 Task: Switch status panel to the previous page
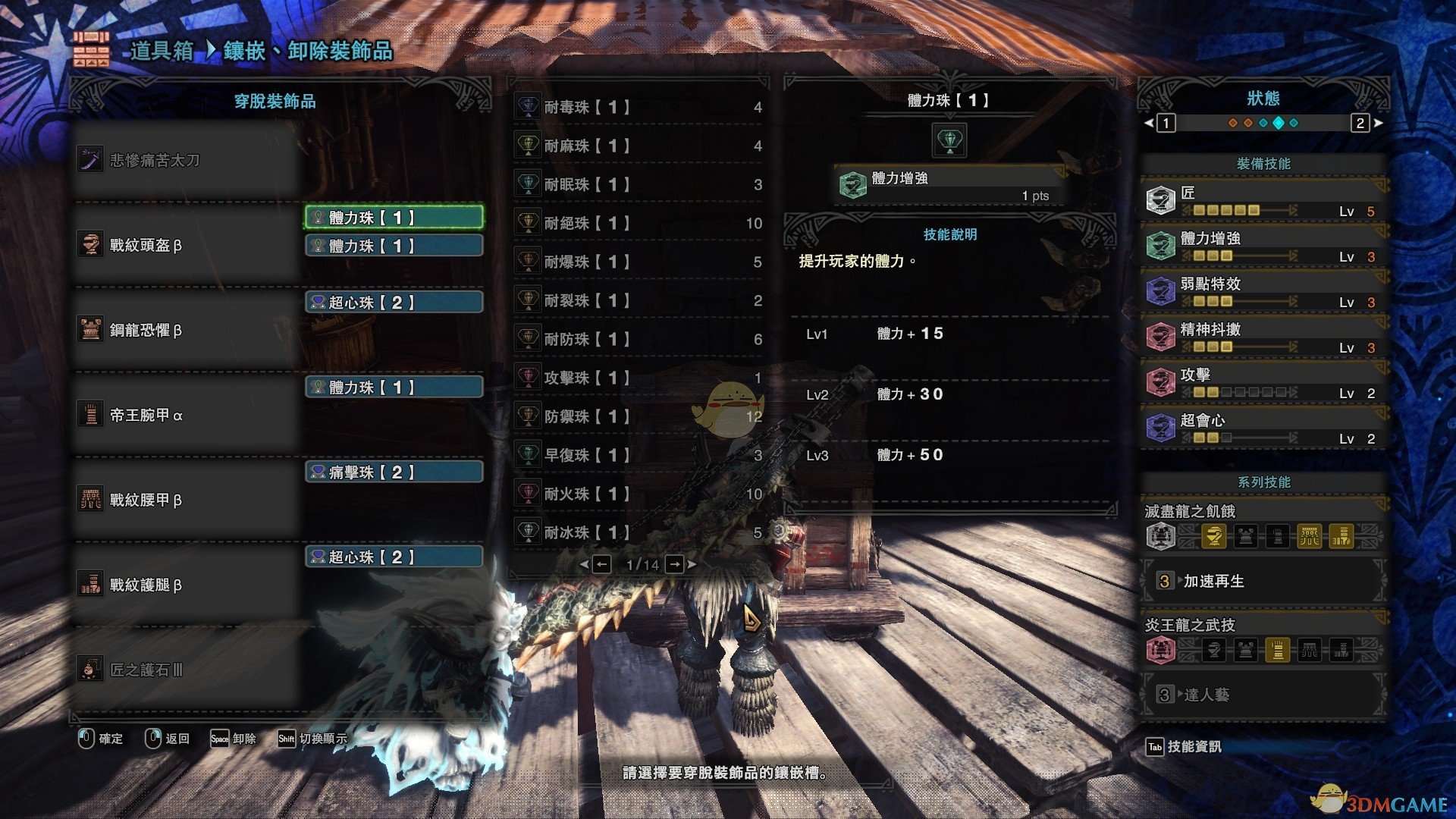(1166, 123)
